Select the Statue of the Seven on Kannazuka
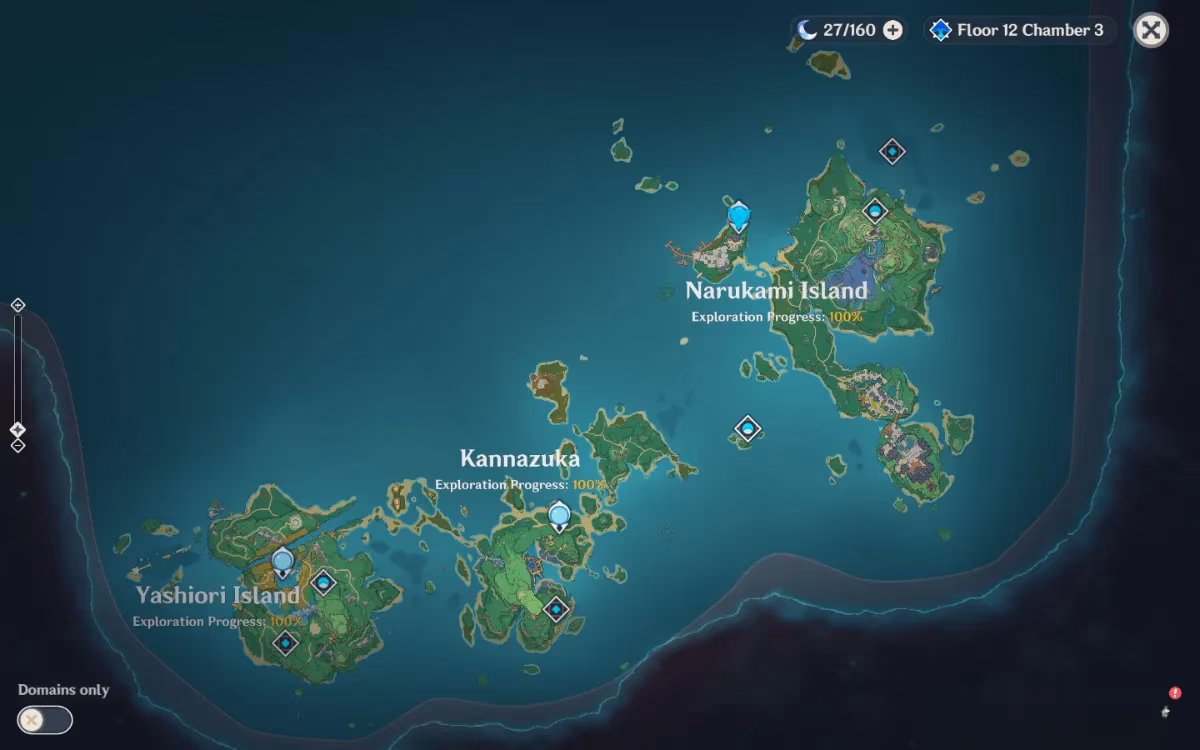This screenshot has height=750, width=1200. tap(559, 516)
